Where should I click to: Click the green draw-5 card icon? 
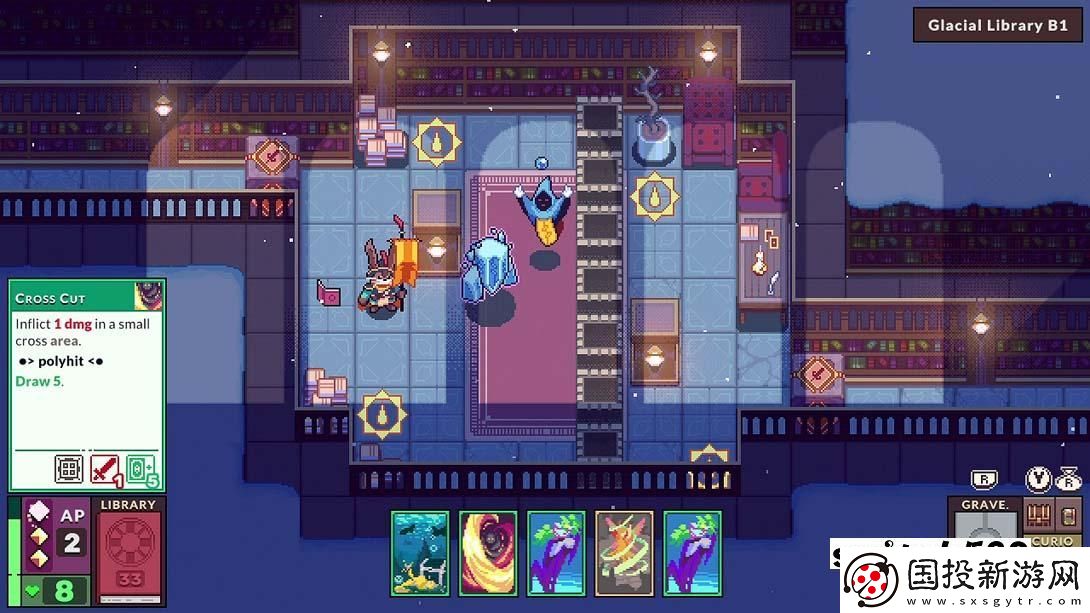point(142,469)
